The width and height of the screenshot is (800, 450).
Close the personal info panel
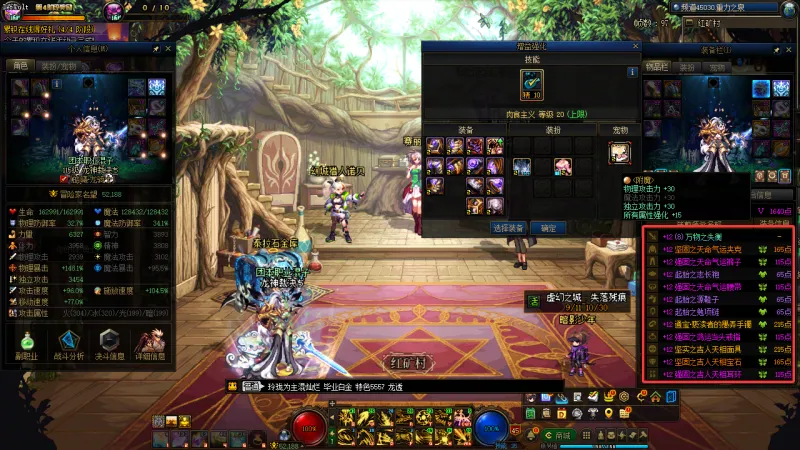point(168,48)
